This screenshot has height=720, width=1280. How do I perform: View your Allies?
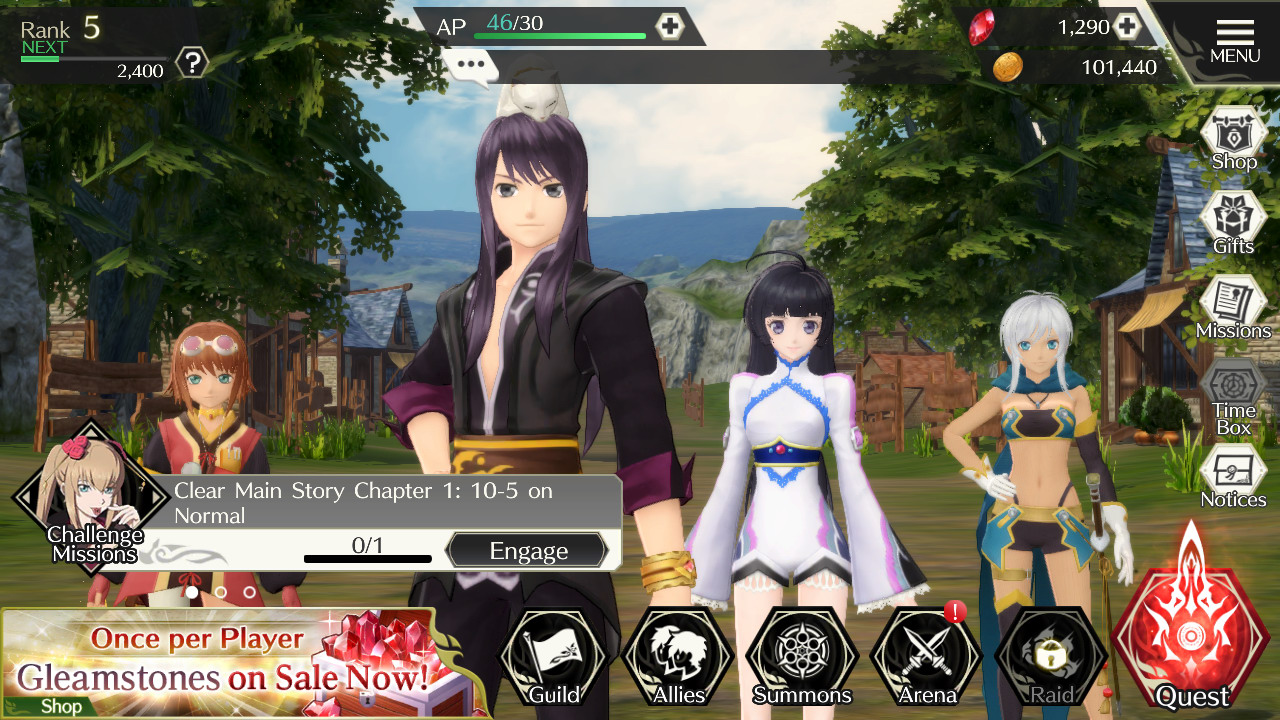[678, 658]
